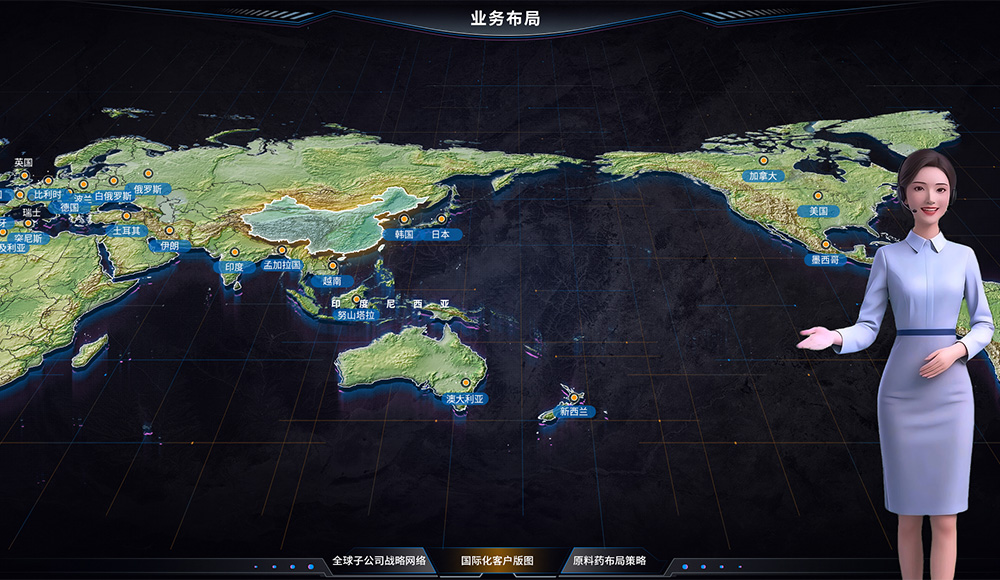Screen dimensions: 1000x580
Task: Select the 德国 map label
Action: point(69,207)
